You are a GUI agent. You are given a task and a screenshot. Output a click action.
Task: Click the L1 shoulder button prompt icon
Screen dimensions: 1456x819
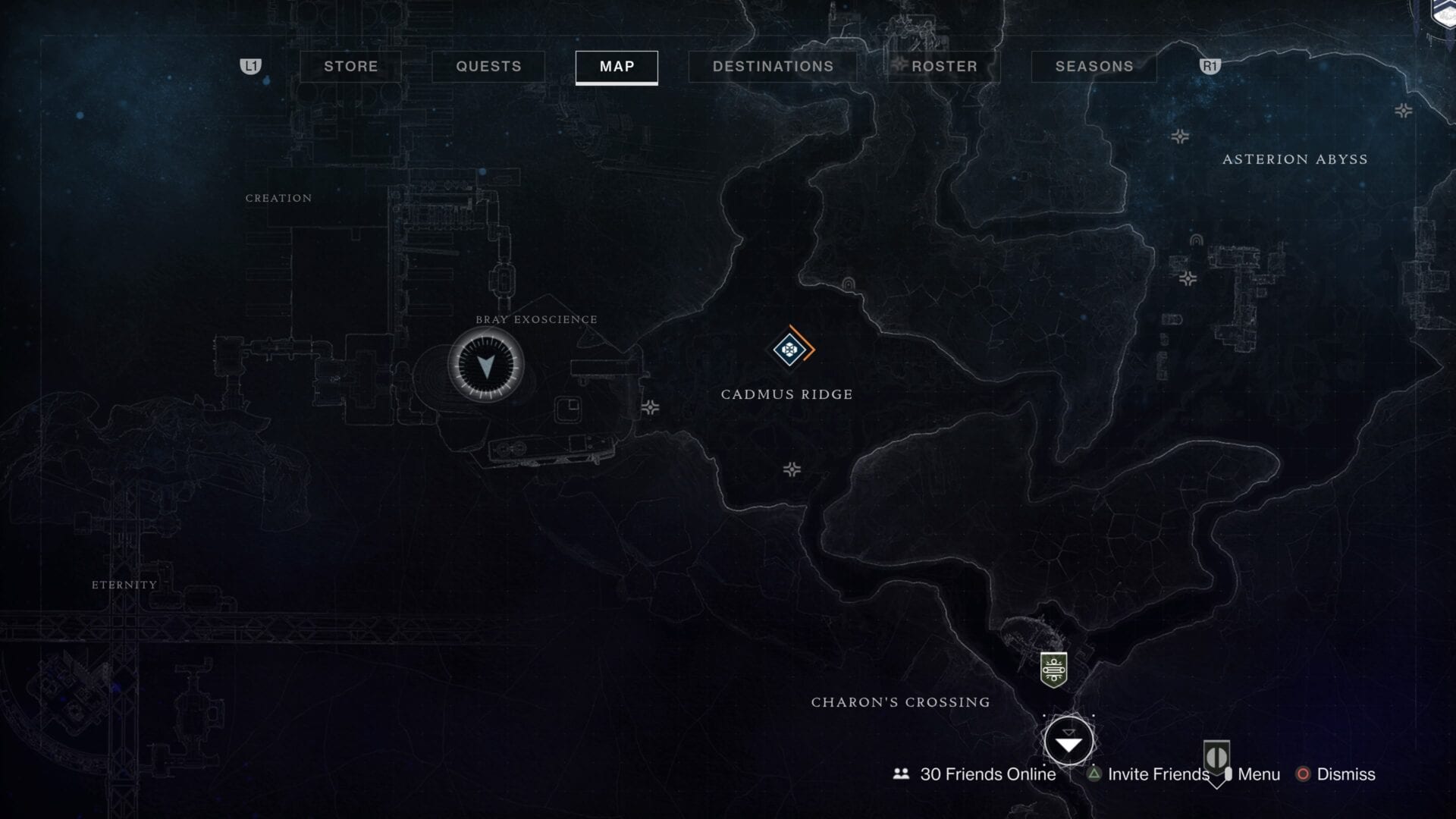[x=252, y=67]
